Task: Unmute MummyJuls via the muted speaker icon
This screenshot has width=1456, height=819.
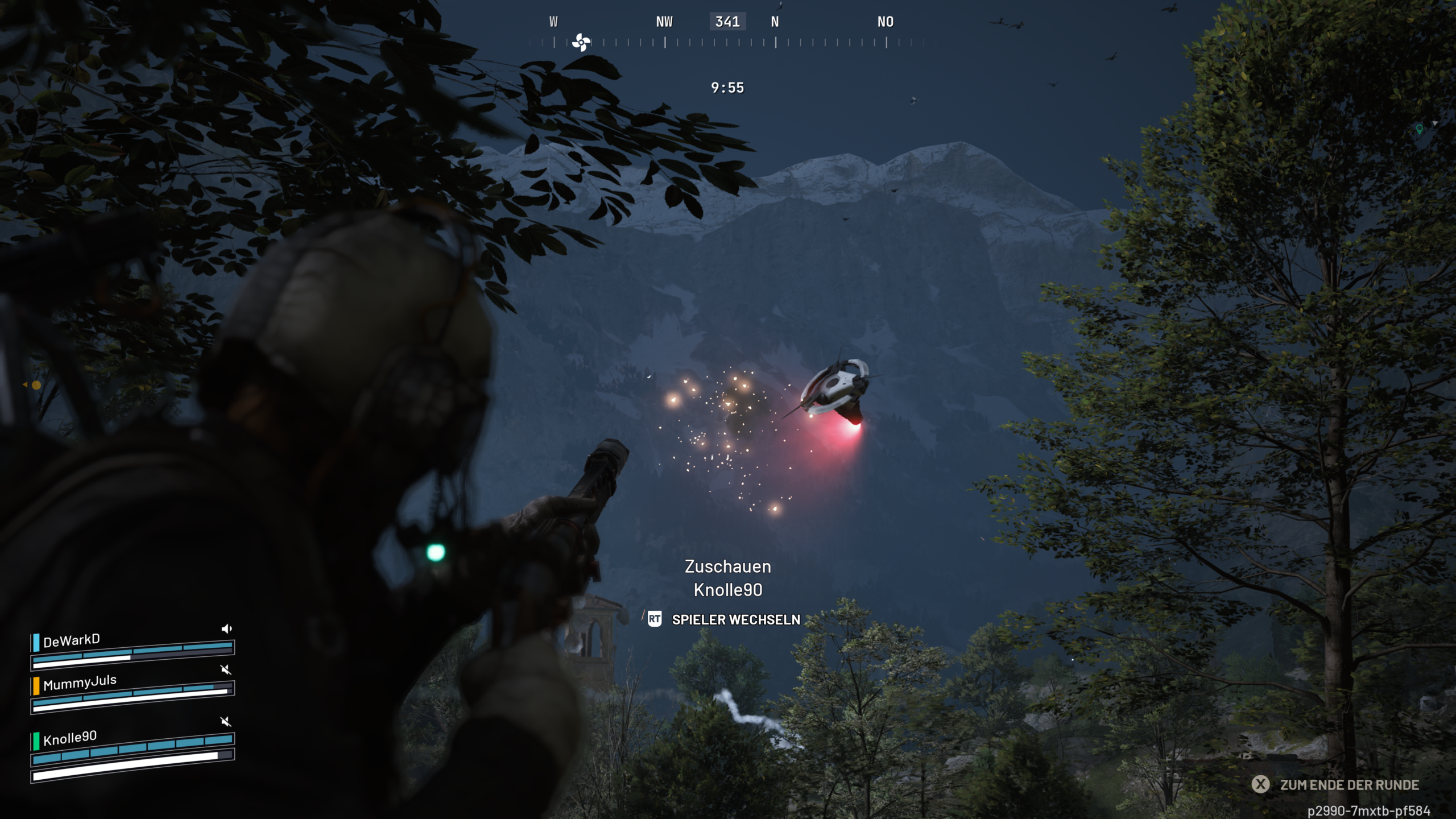Action: pyautogui.click(x=226, y=669)
